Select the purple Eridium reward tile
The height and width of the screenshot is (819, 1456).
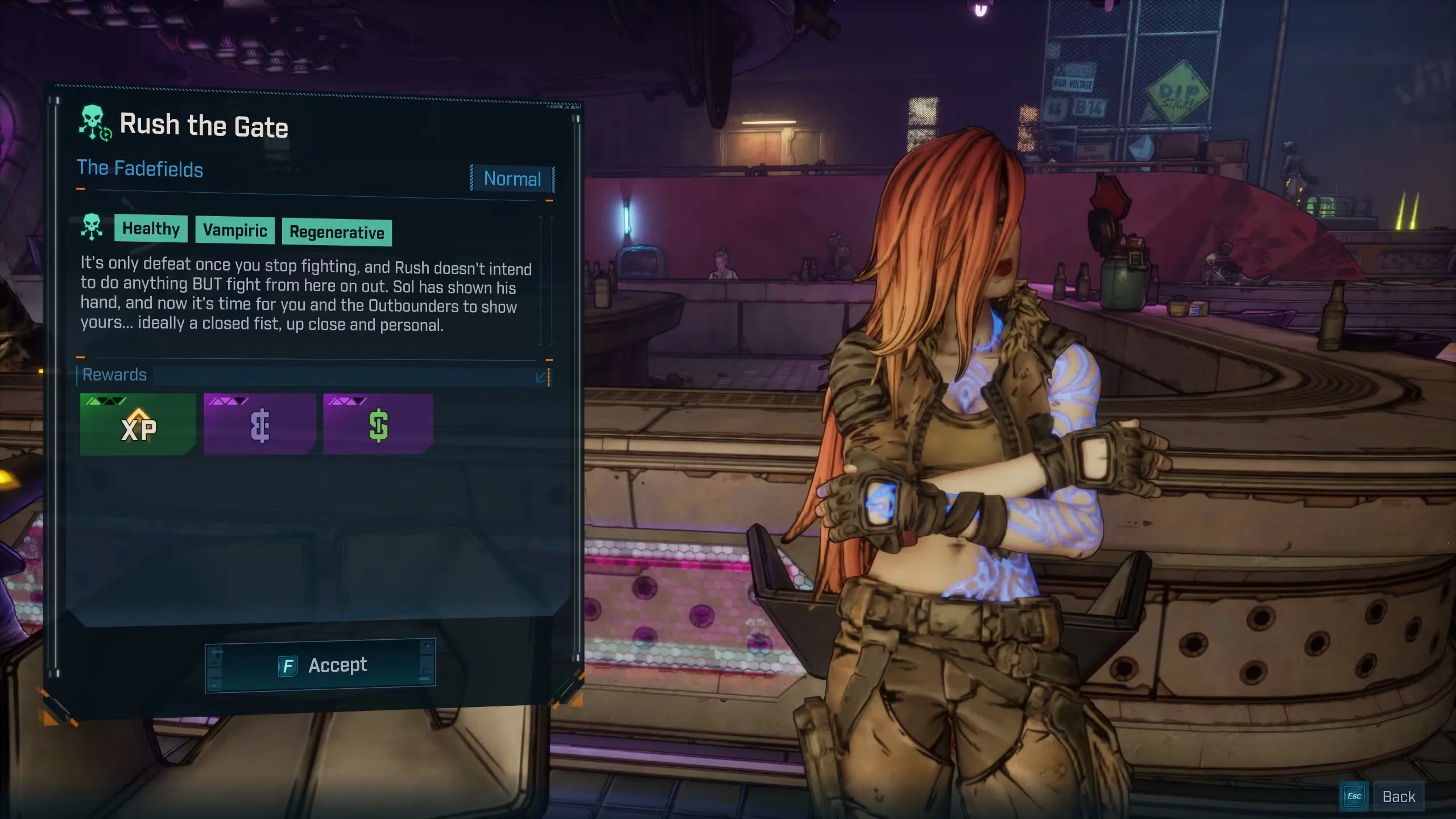pos(260,424)
